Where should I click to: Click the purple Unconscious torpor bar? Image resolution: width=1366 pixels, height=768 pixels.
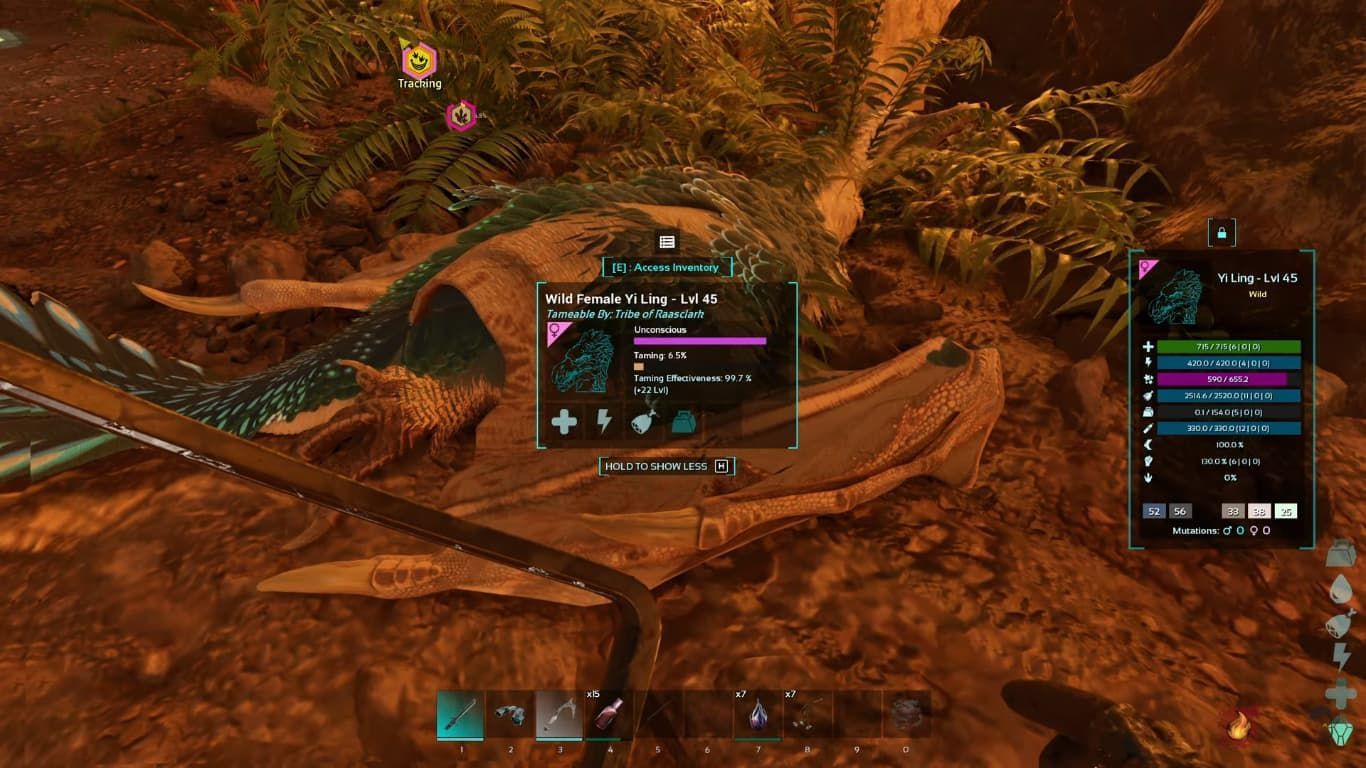pyautogui.click(x=700, y=343)
